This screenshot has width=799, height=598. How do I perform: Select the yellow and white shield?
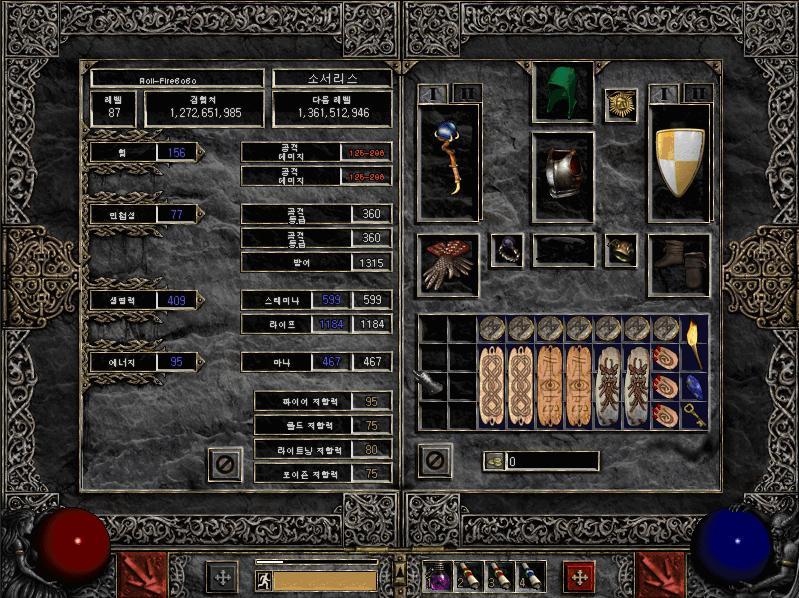click(x=680, y=162)
